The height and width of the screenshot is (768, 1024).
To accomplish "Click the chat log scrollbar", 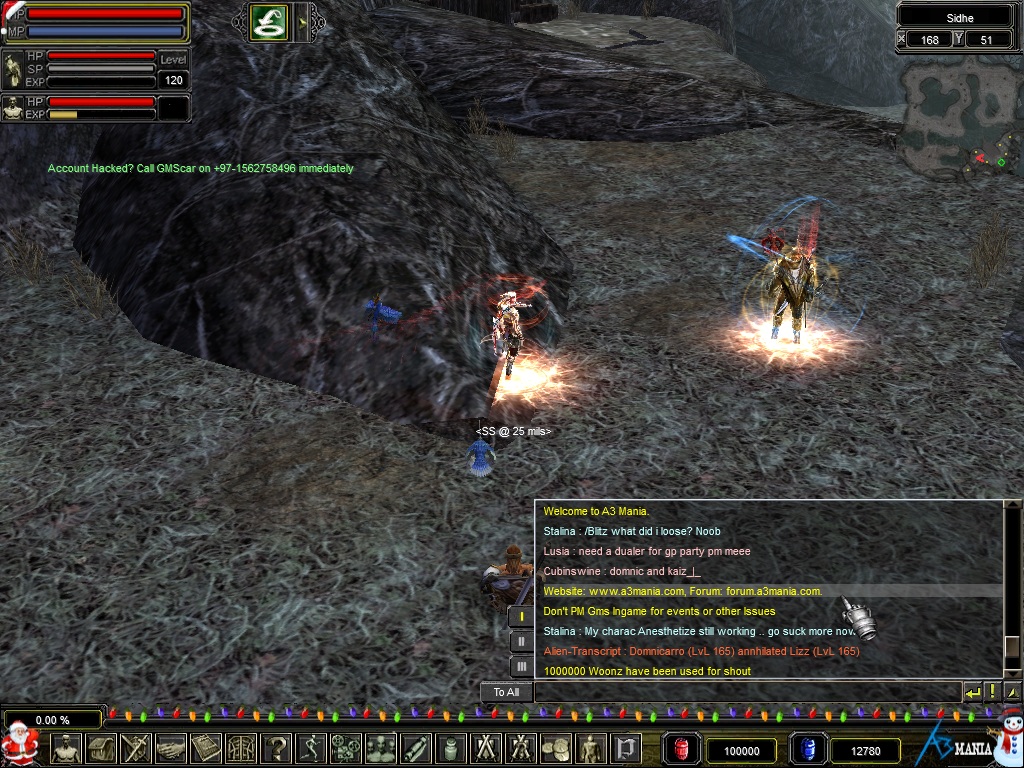I will click(1012, 590).
